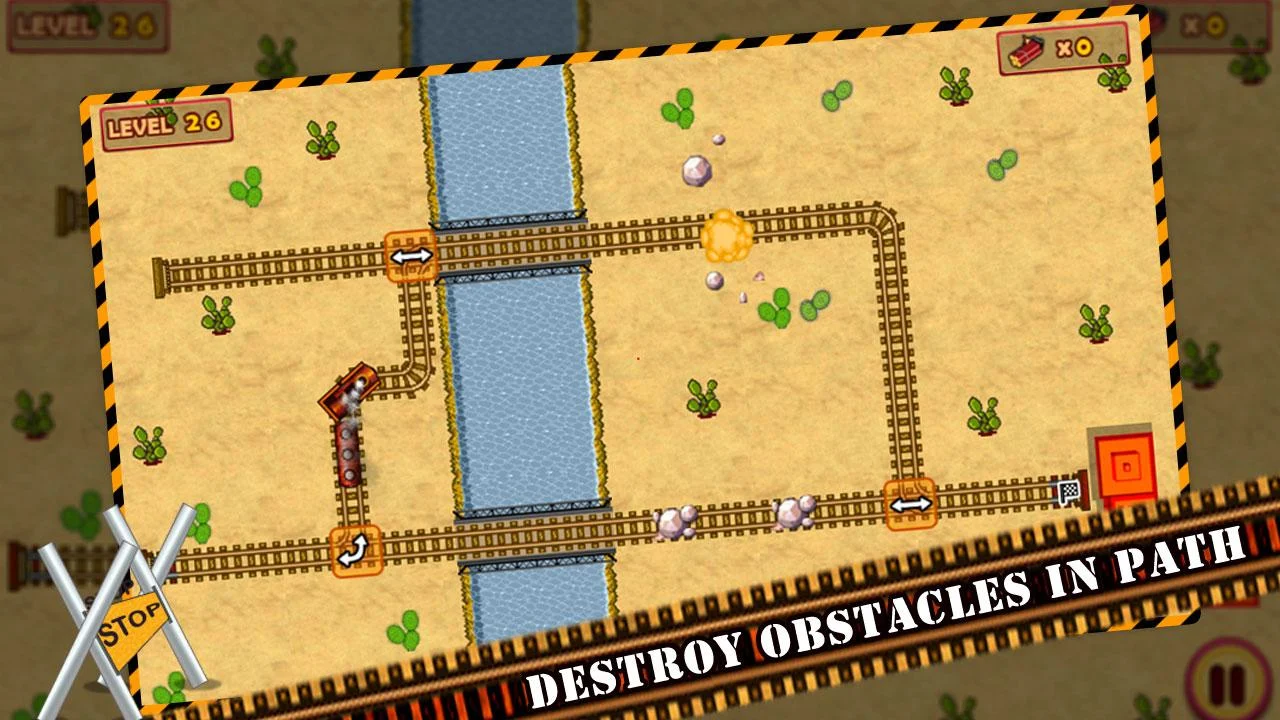Click the large boulder near the top
The width and height of the screenshot is (1280, 720).
pyautogui.click(x=698, y=170)
